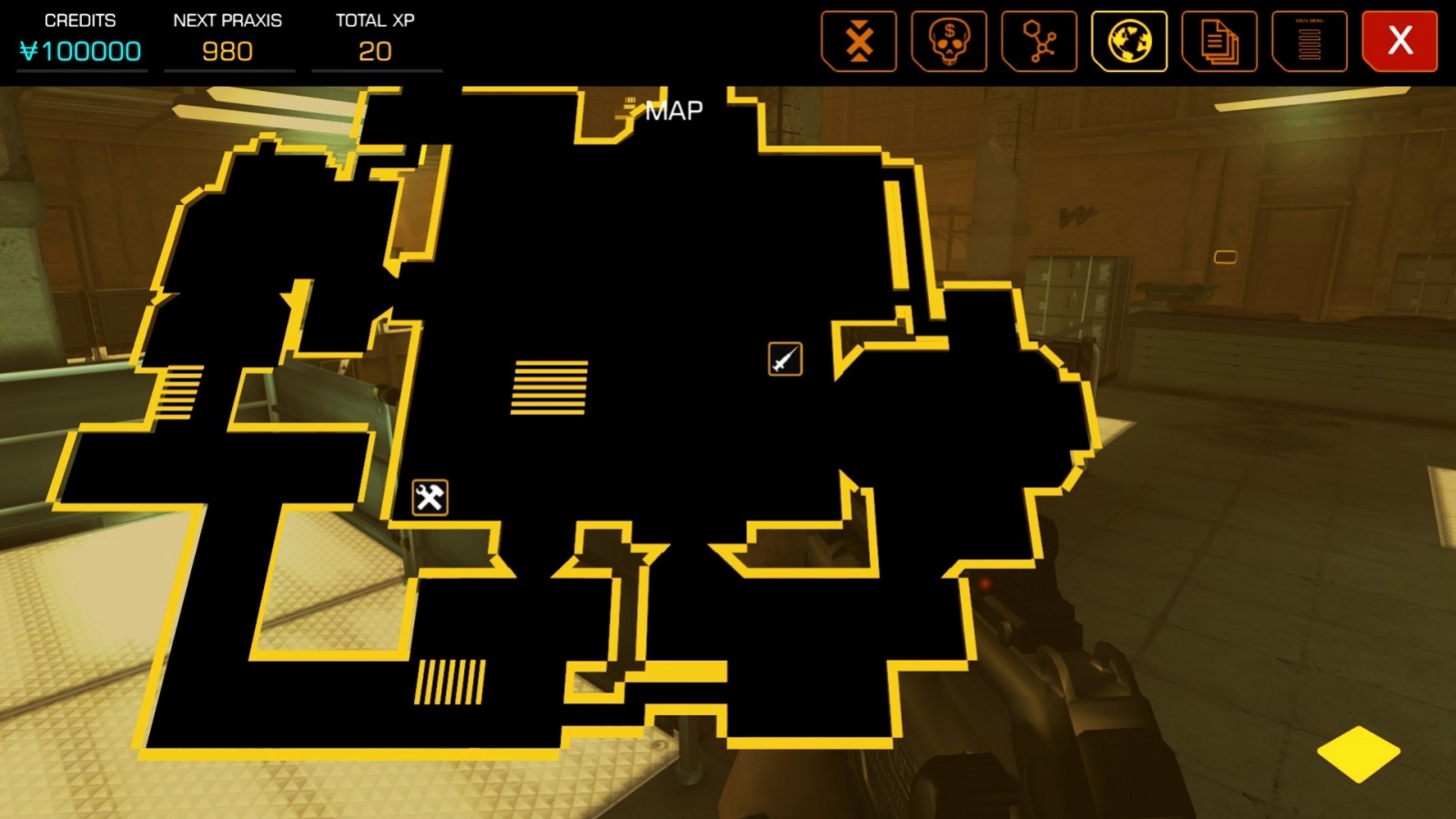Viewport: 1456px width, 819px height.
Task: Click the small stairs icon left of center
Action: pos(179,391)
